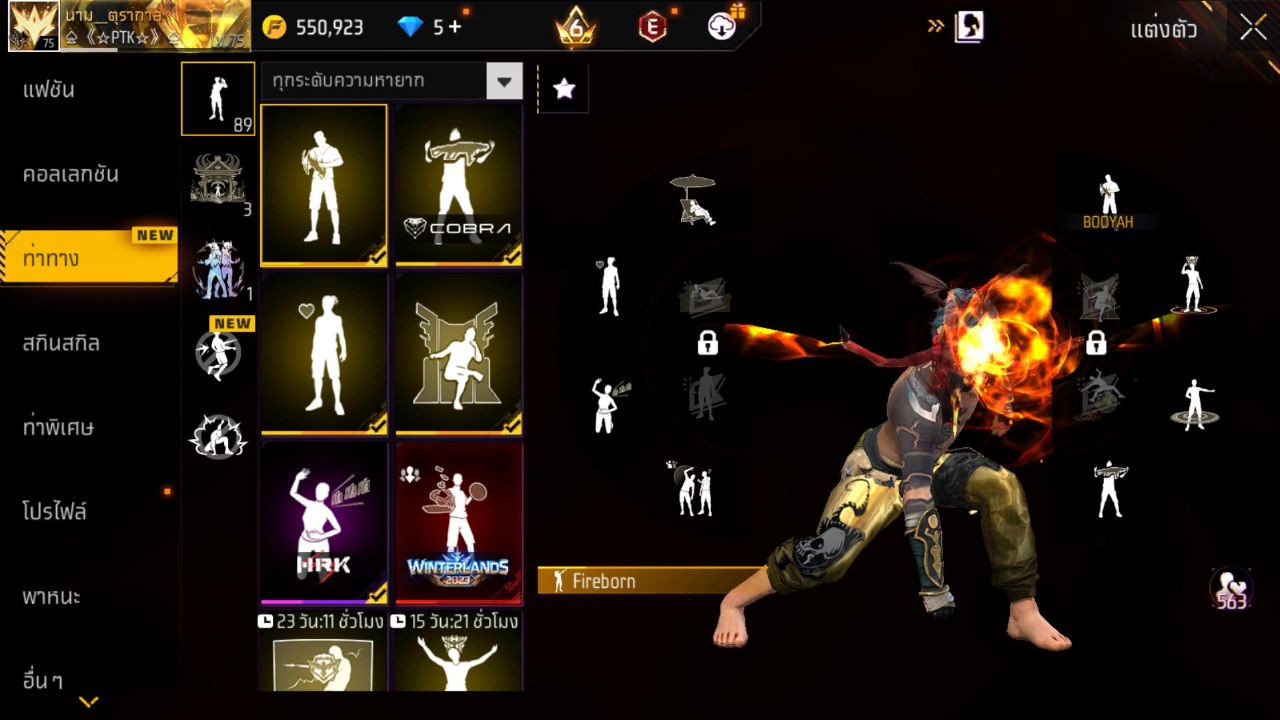This screenshot has width=1280, height=720.
Task: Open the throne emote category with 3 items
Action: point(218,180)
